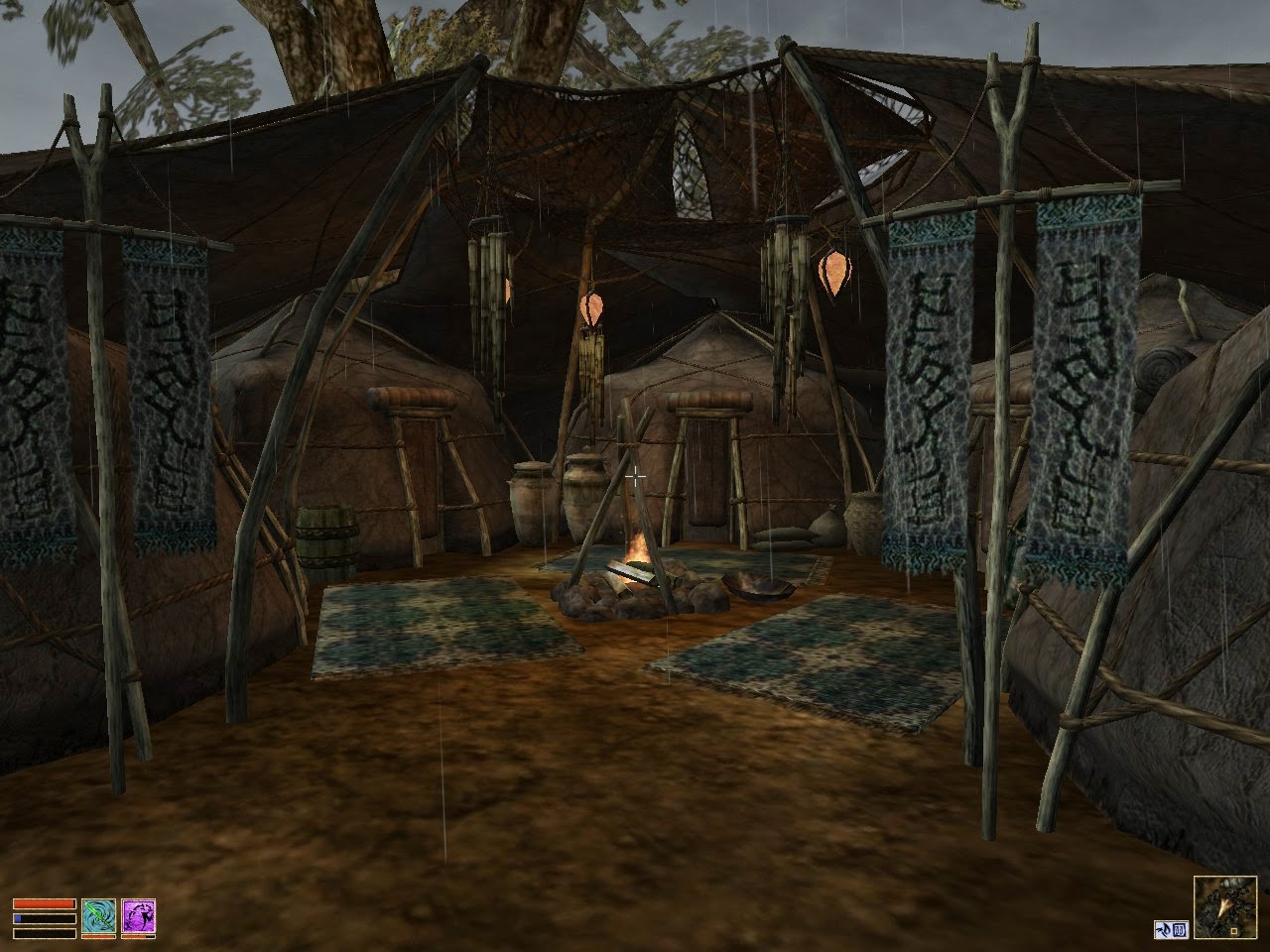Screen dimensions: 1270x952
Task: Click the rightmost active effect icon near the minimap
Action: point(1180,929)
